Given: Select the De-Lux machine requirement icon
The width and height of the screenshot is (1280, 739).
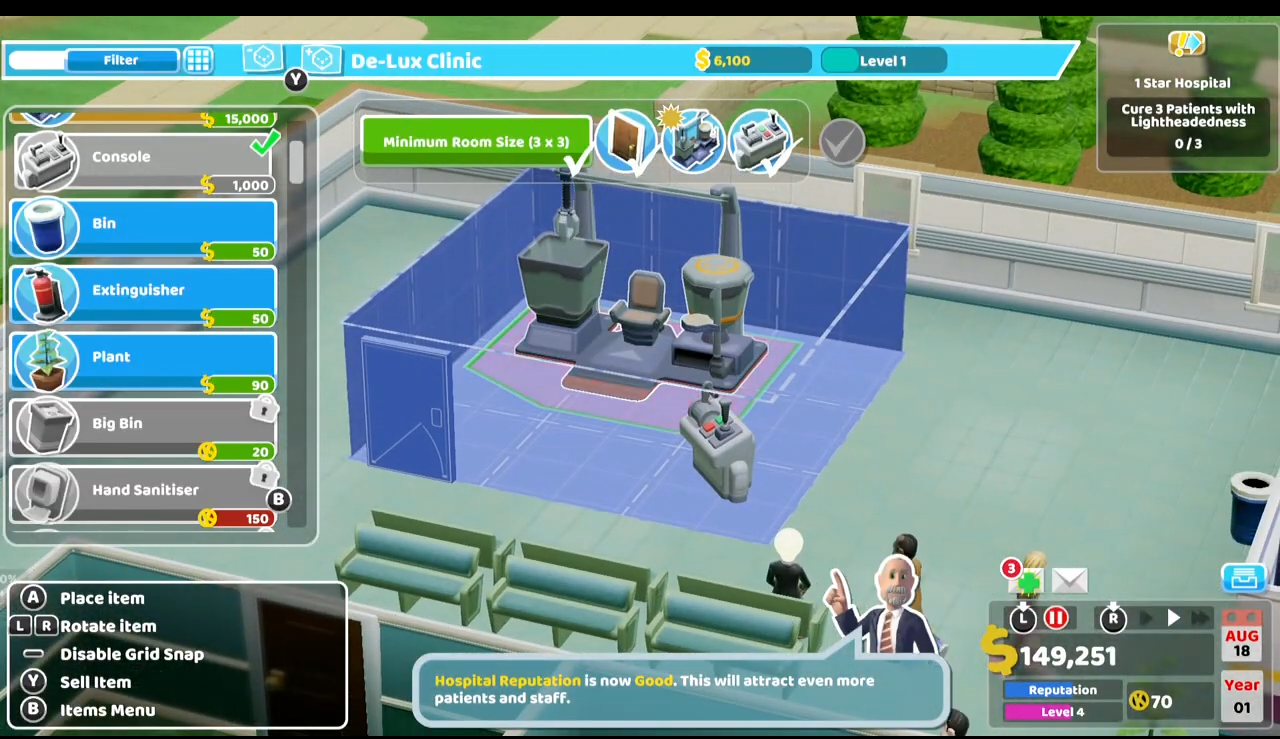Looking at the screenshot, I should click(x=693, y=142).
